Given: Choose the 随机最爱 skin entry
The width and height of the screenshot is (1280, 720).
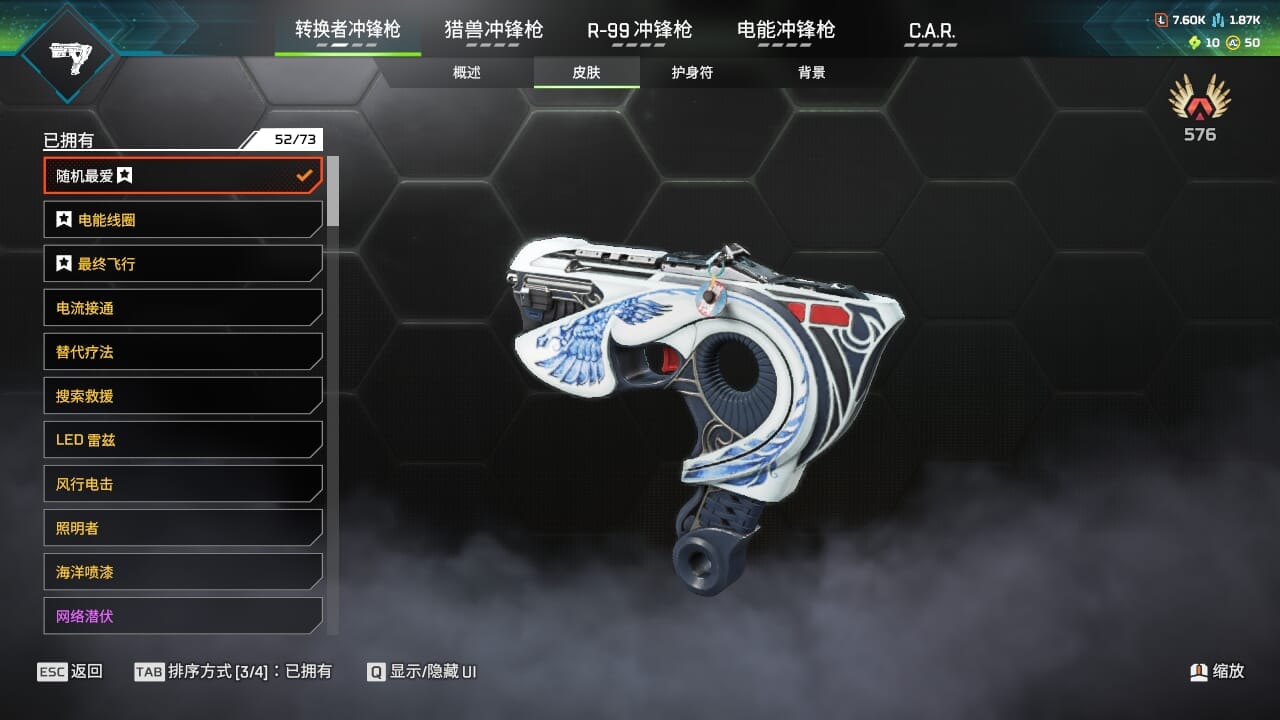Looking at the screenshot, I should (182, 176).
